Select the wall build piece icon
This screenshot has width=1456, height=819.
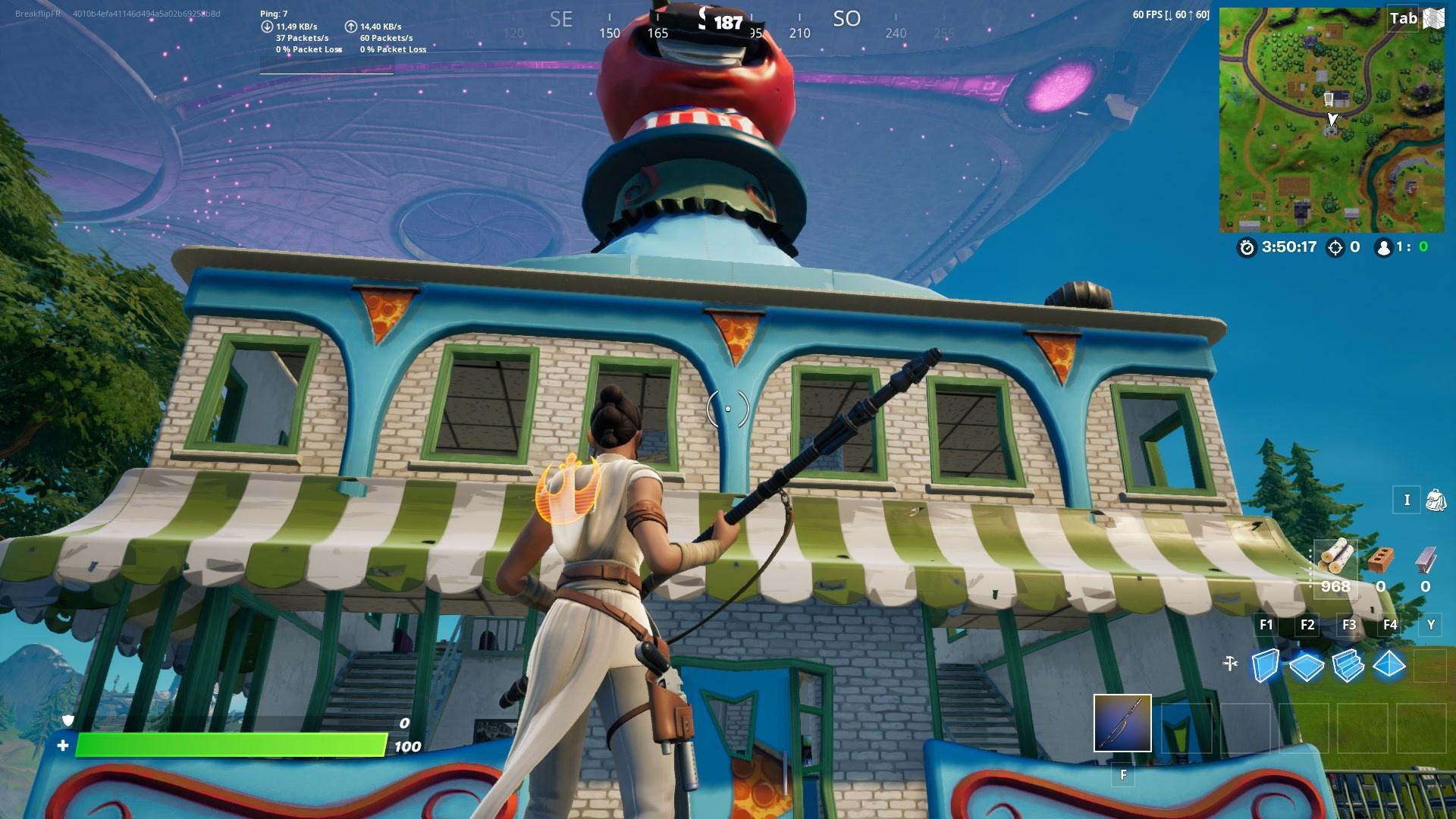tap(1267, 664)
